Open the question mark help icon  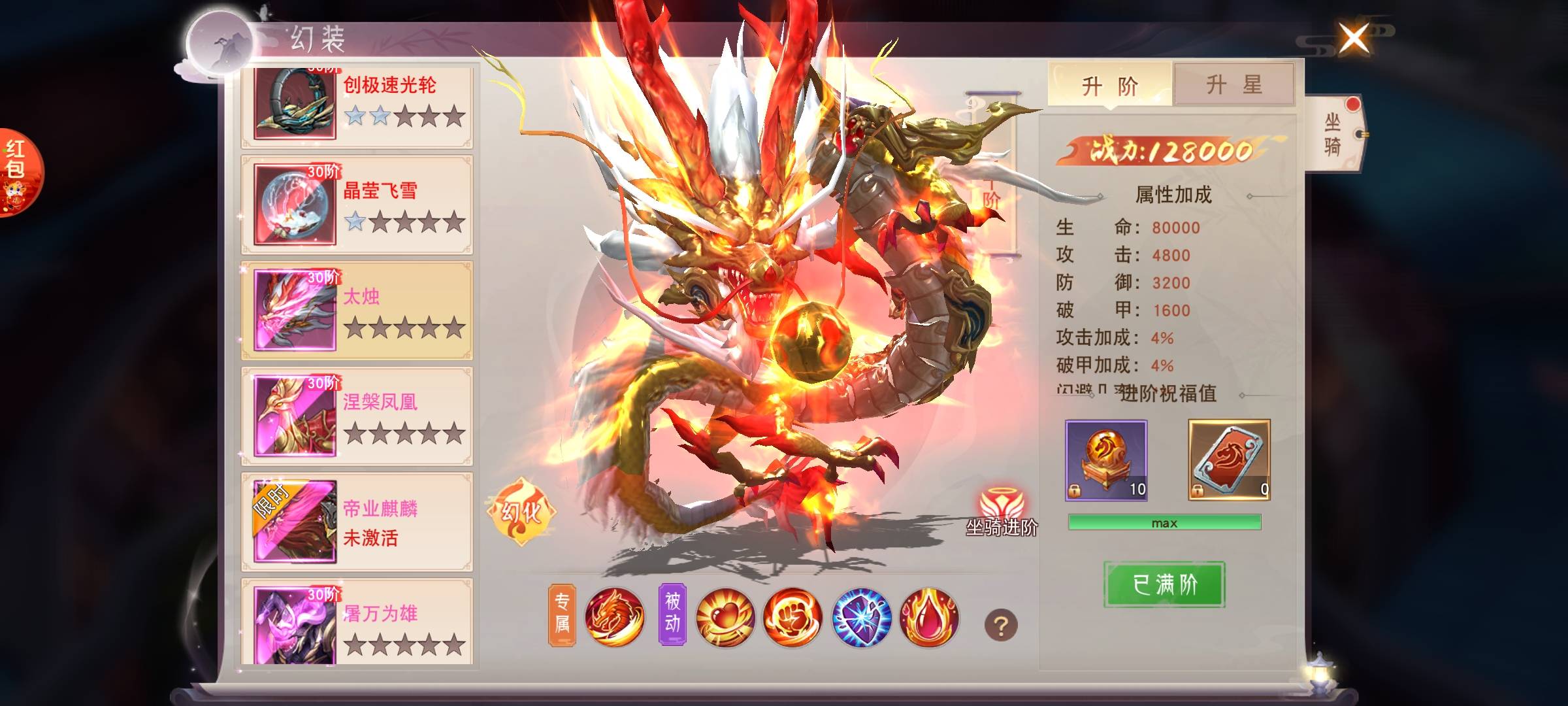(x=1000, y=626)
